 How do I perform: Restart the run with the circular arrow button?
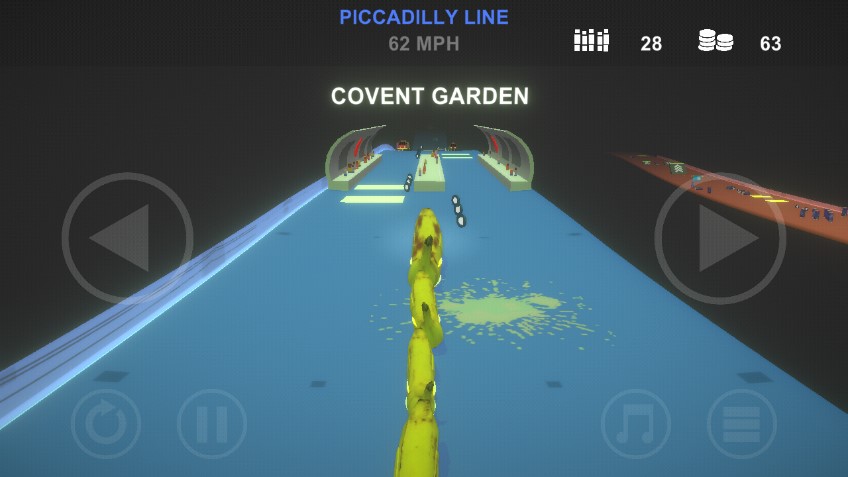106,423
